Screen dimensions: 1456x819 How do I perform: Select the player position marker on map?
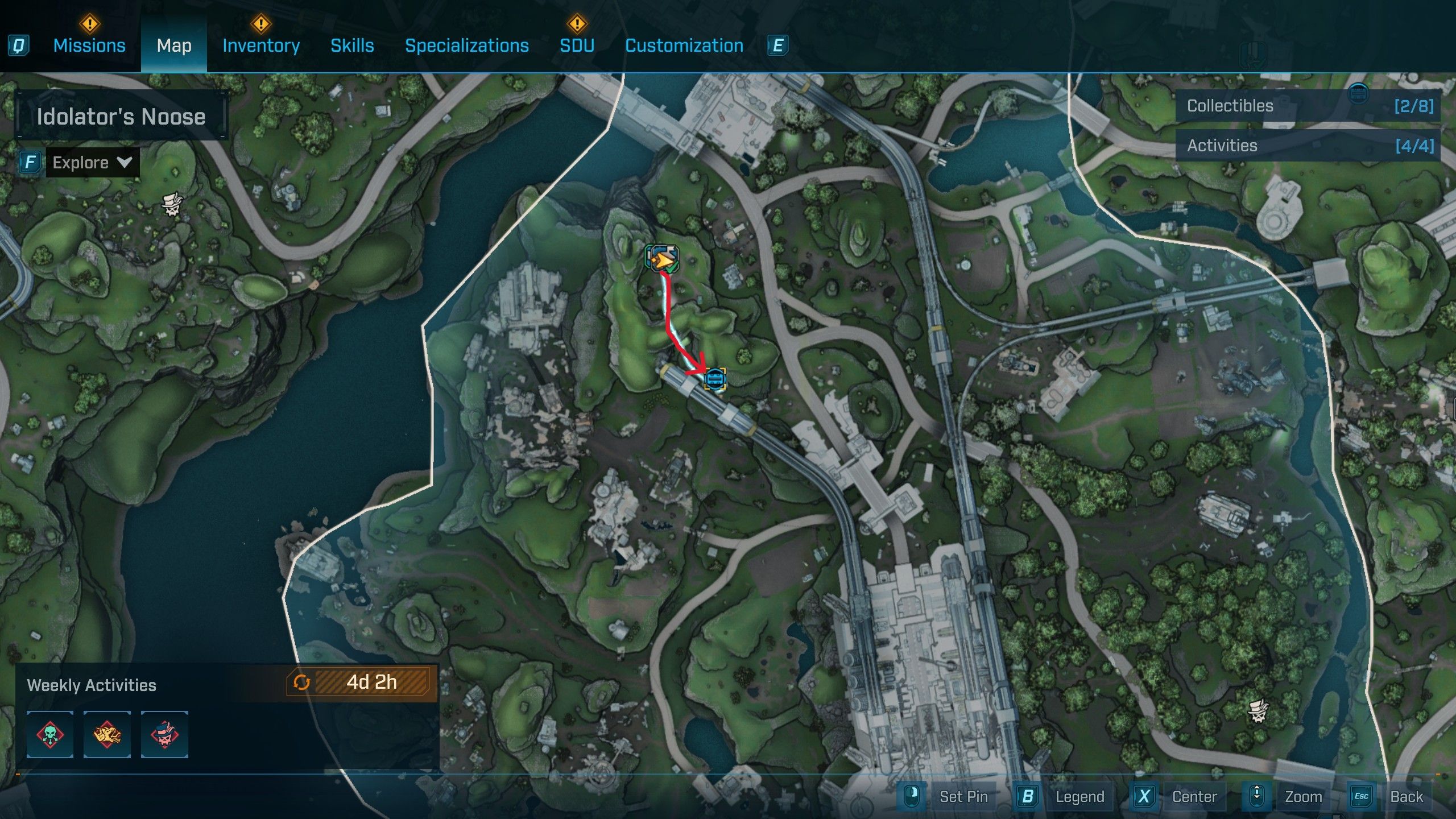coord(662,260)
